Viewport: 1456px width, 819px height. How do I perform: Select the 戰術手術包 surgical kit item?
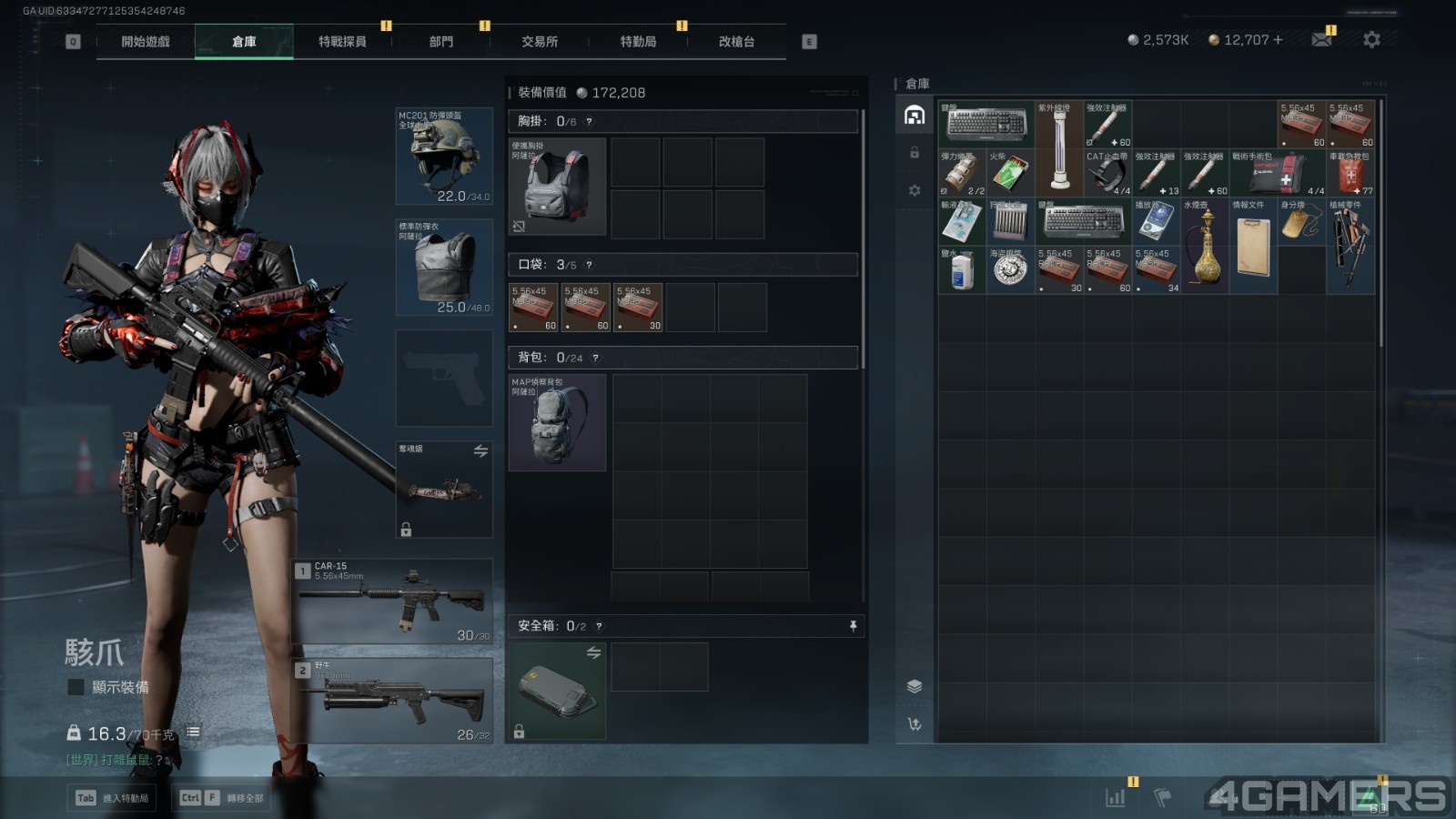tap(1277, 173)
